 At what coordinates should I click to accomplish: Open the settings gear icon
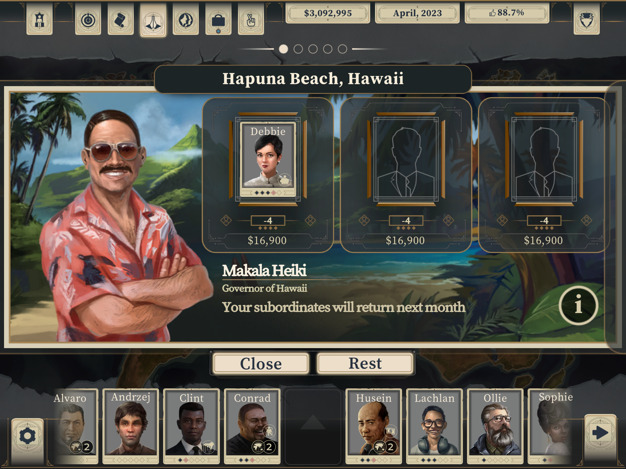(x=27, y=435)
